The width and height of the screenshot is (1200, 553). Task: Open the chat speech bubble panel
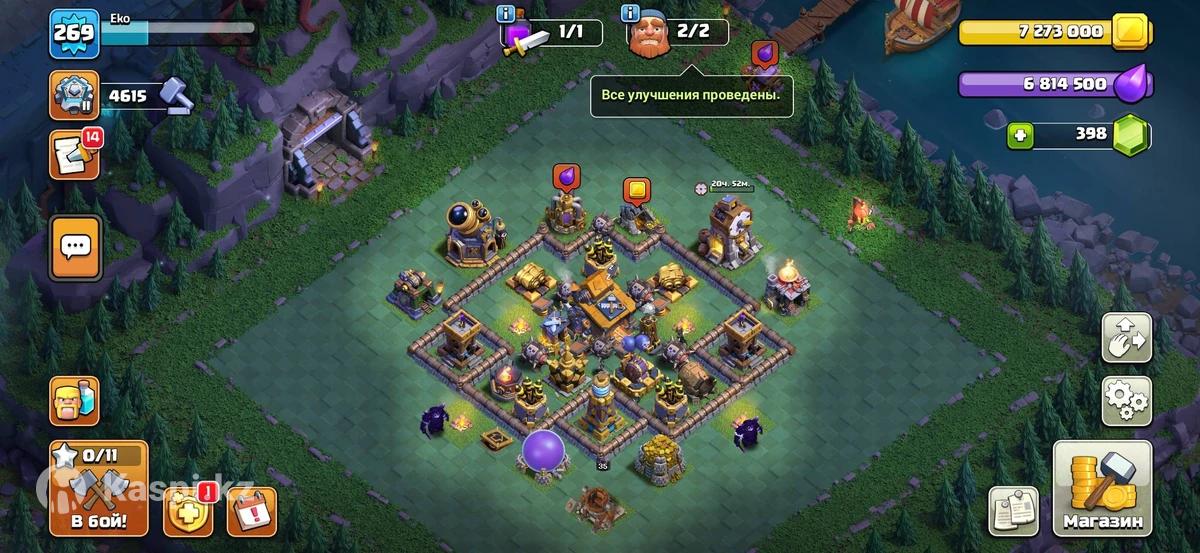75,246
